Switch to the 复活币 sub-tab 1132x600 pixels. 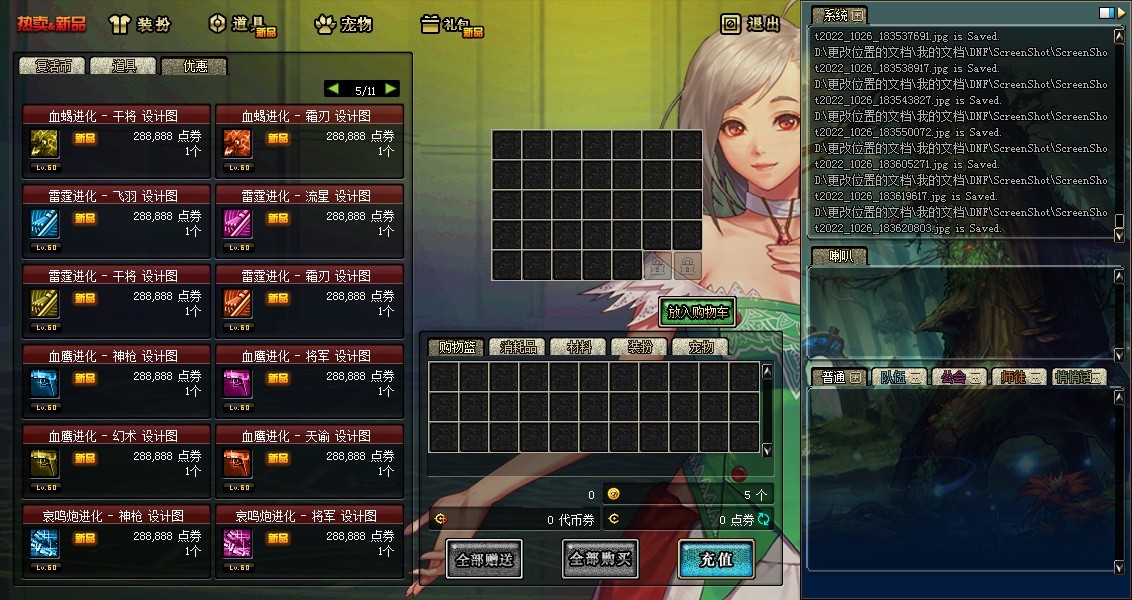click(x=53, y=67)
